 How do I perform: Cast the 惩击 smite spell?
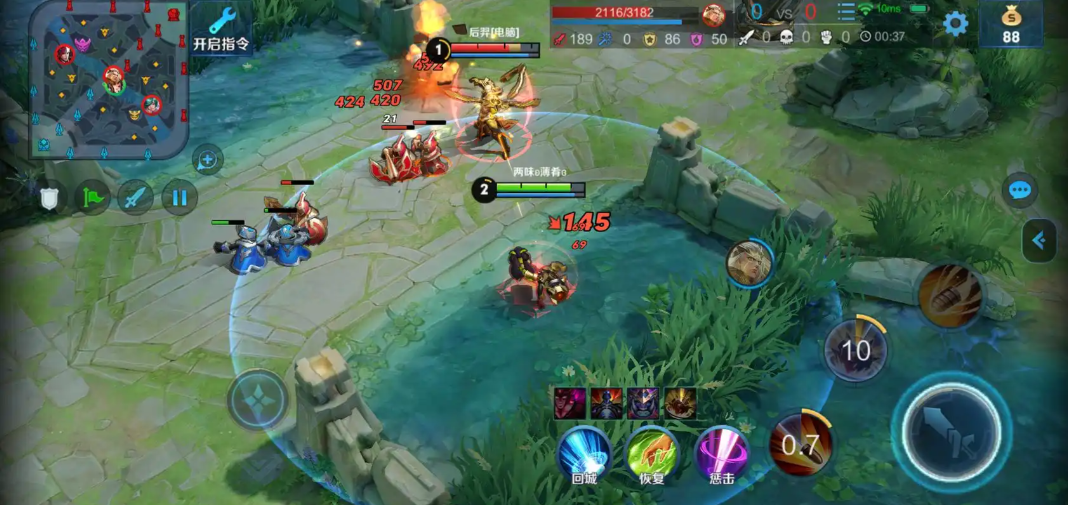coord(721,455)
